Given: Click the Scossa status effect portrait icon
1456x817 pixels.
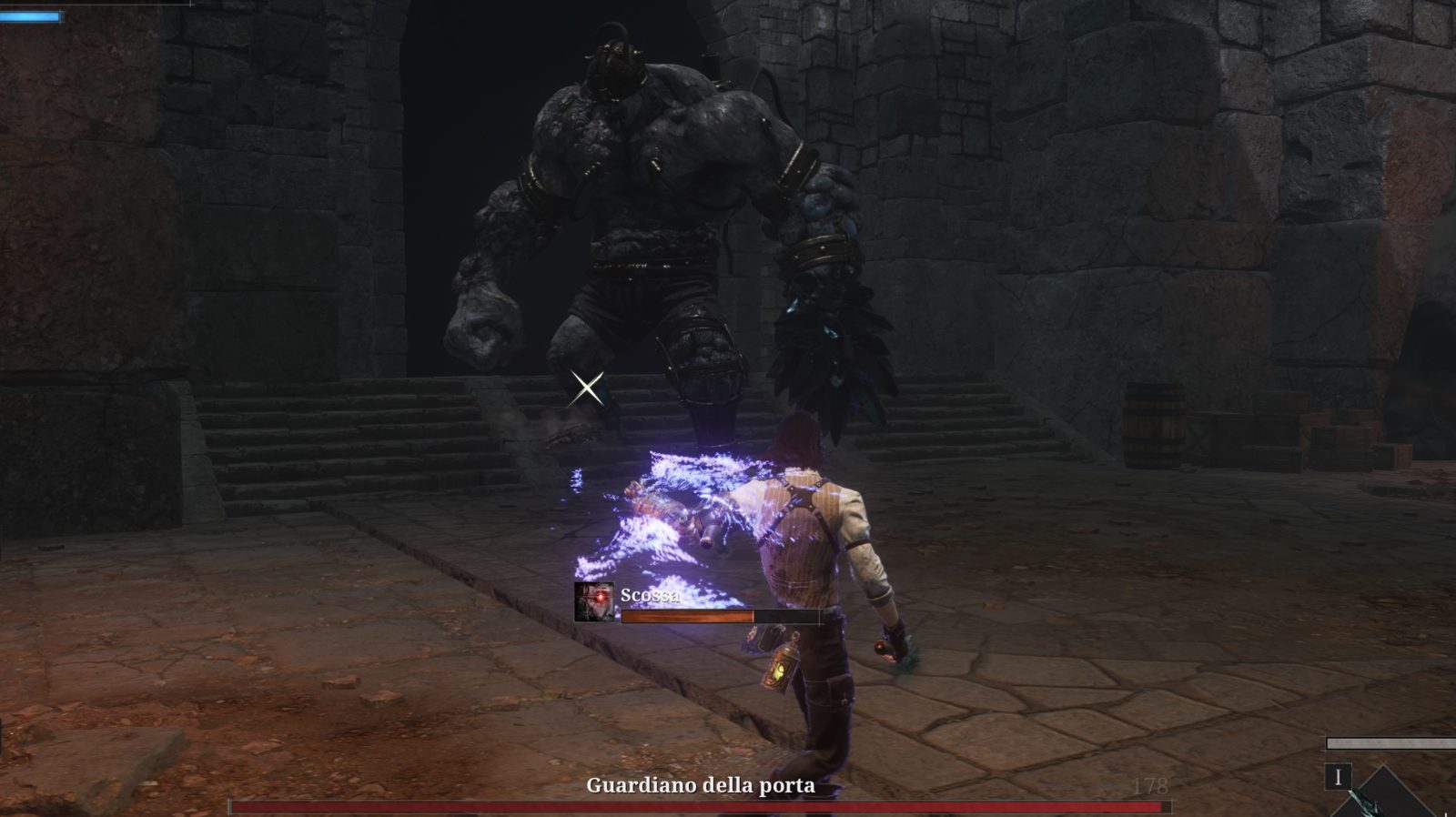Looking at the screenshot, I should click(x=593, y=601).
